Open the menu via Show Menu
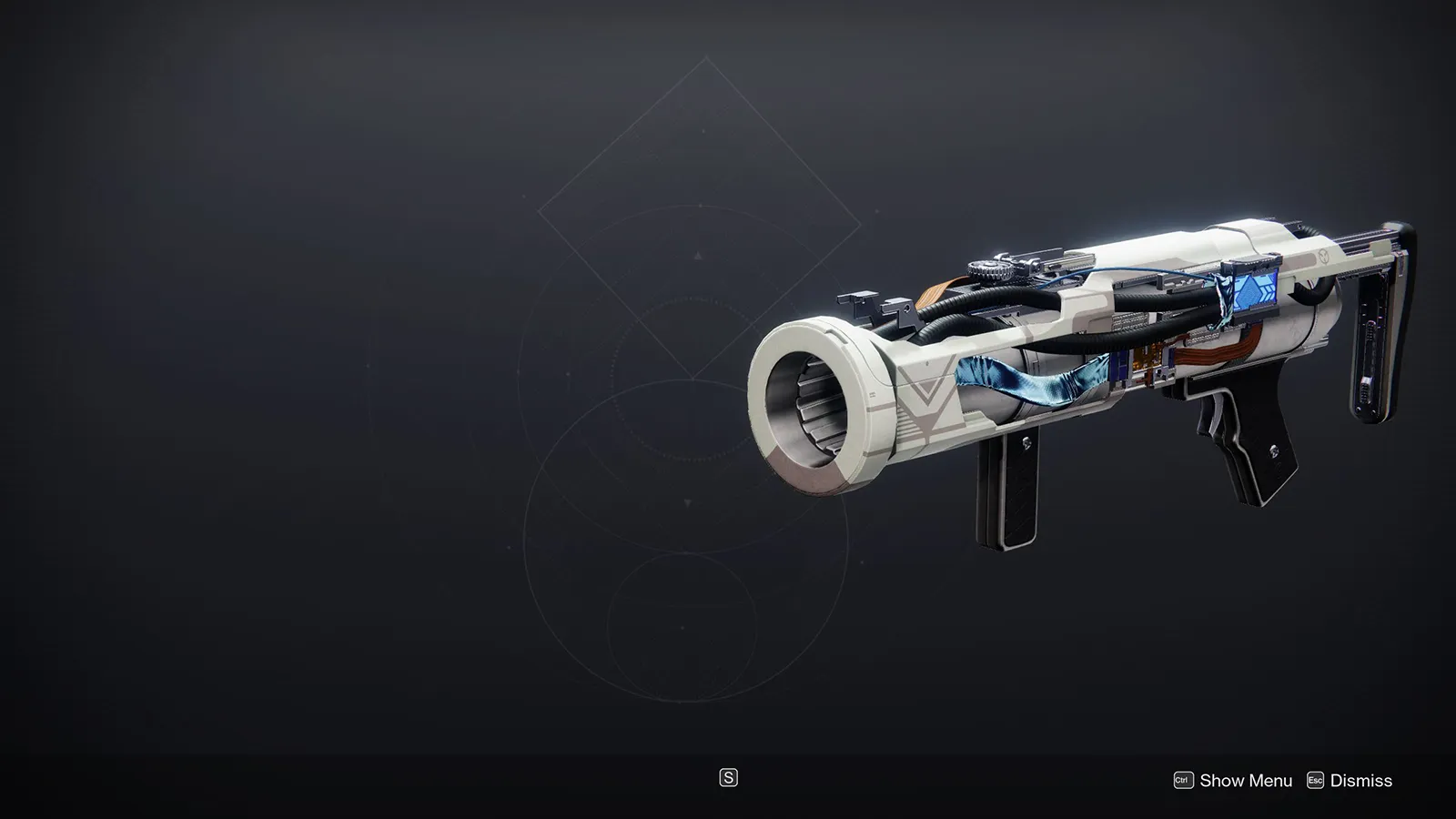 pyautogui.click(x=1246, y=780)
